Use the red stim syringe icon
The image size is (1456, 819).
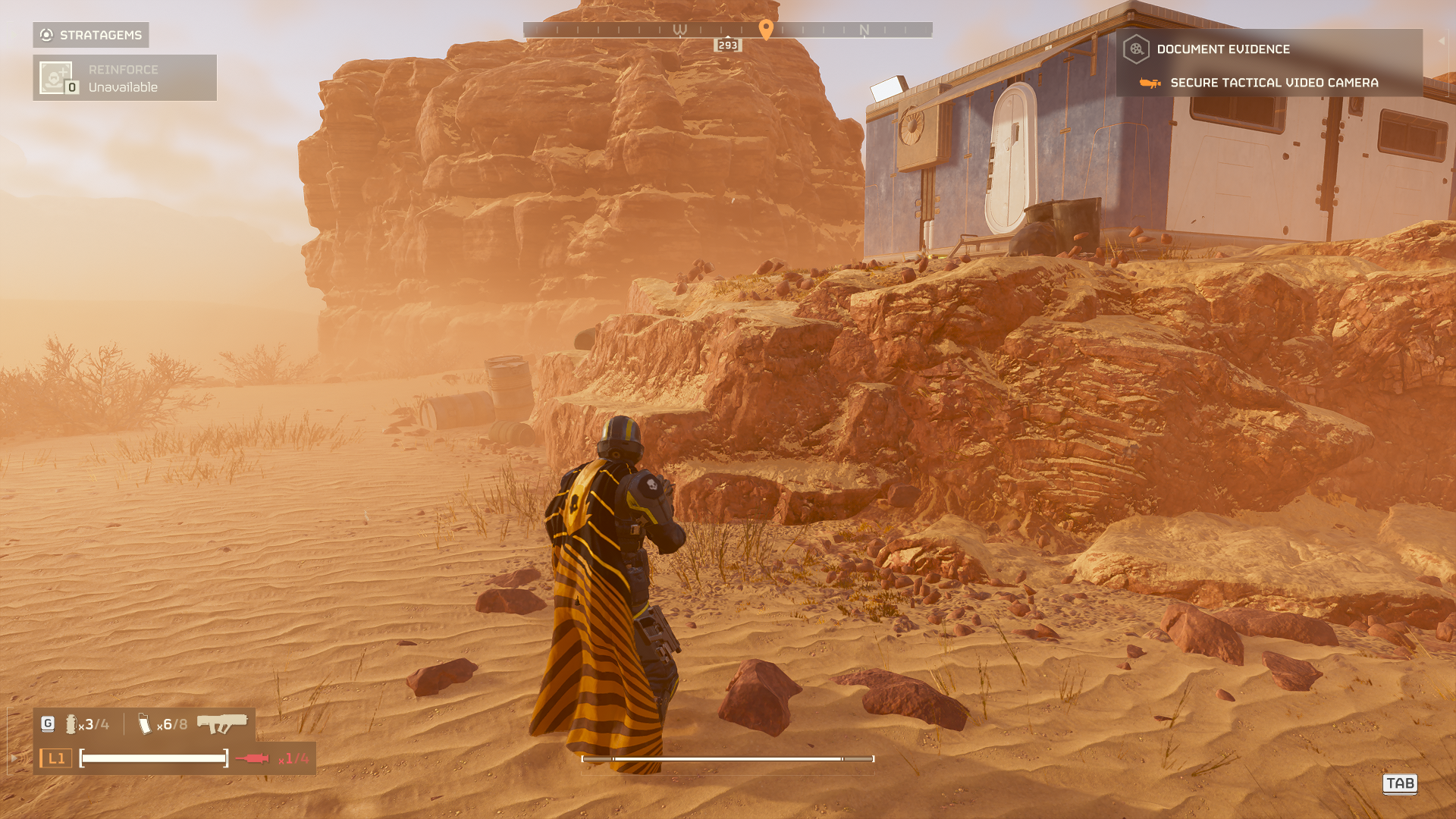[252, 758]
